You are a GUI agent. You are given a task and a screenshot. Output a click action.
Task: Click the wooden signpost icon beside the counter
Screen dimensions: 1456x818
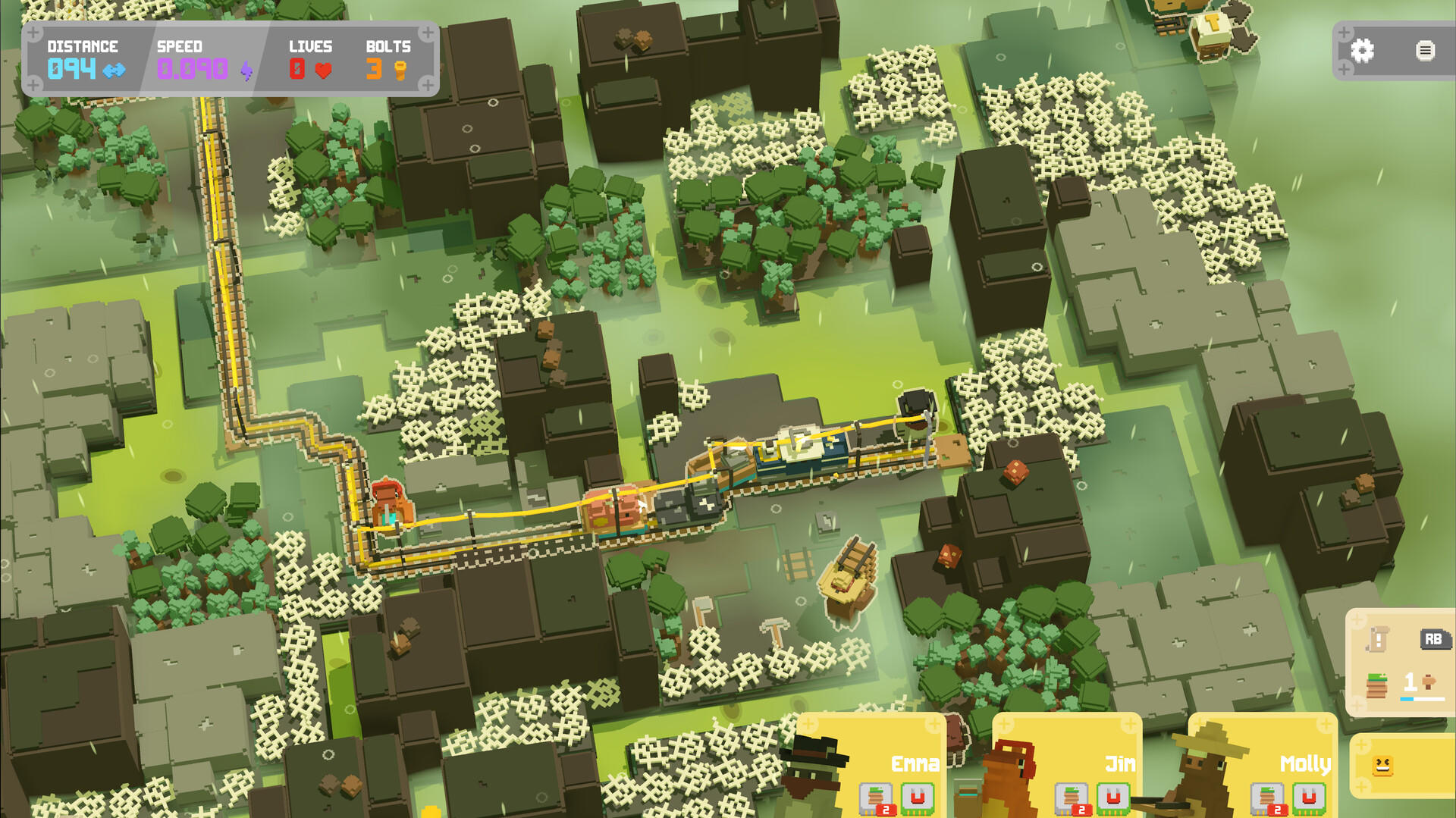[x=1429, y=682]
